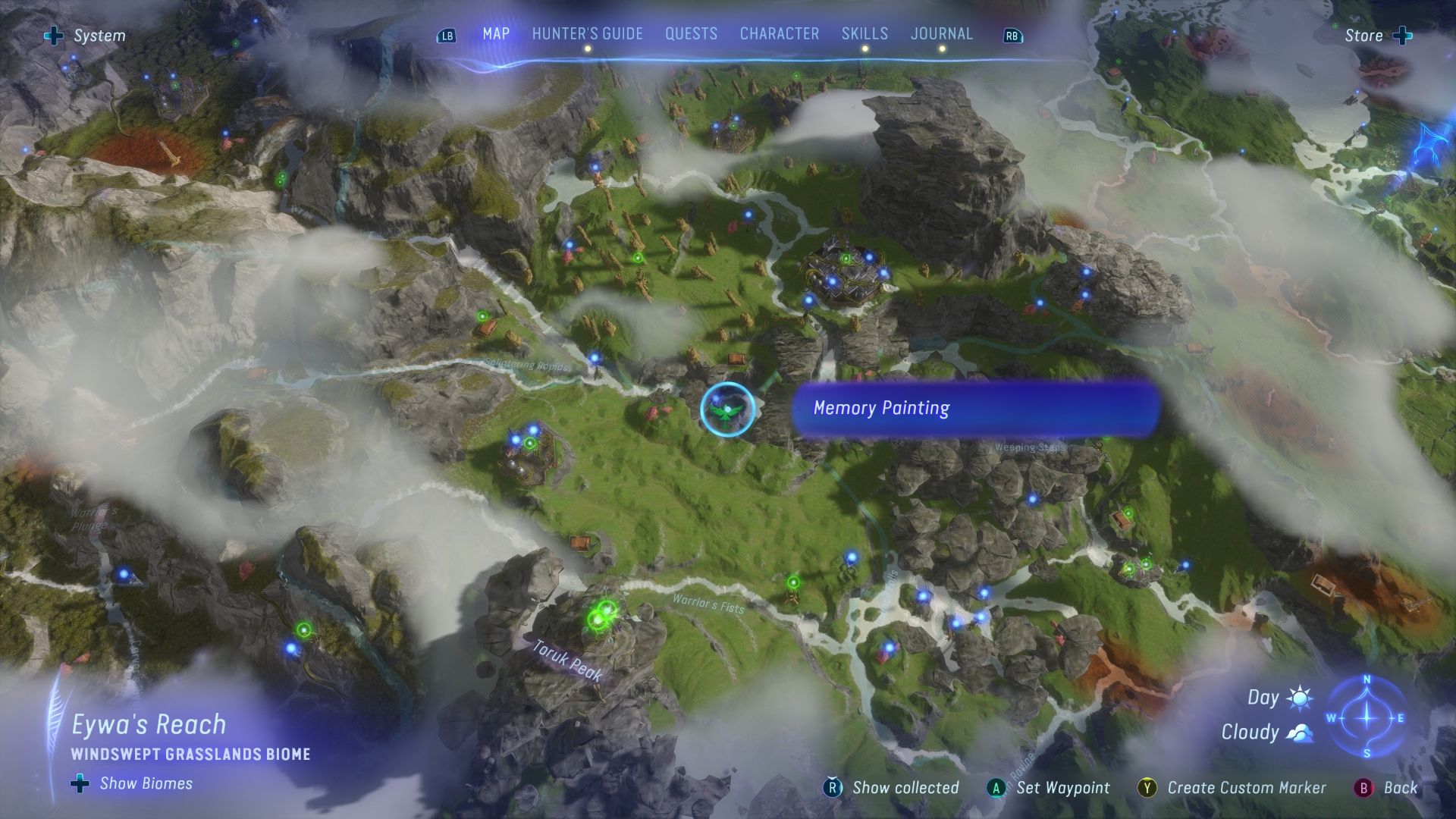Image resolution: width=1456 pixels, height=819 pixels.
Task: Click the RB bumper icon beside JOURNAL
Action: pos(1013,34)
